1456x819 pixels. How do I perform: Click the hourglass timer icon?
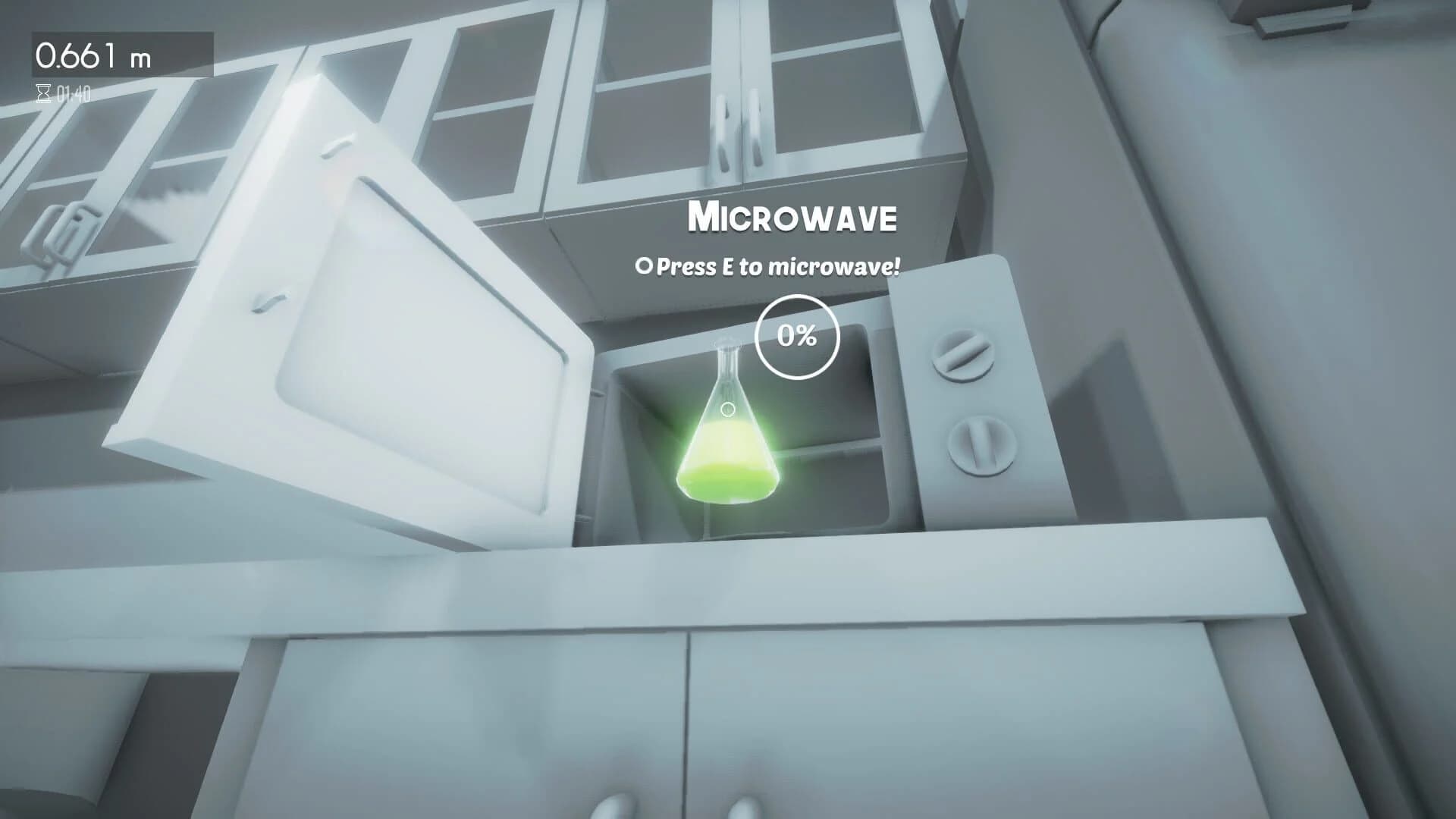[42, 93]
